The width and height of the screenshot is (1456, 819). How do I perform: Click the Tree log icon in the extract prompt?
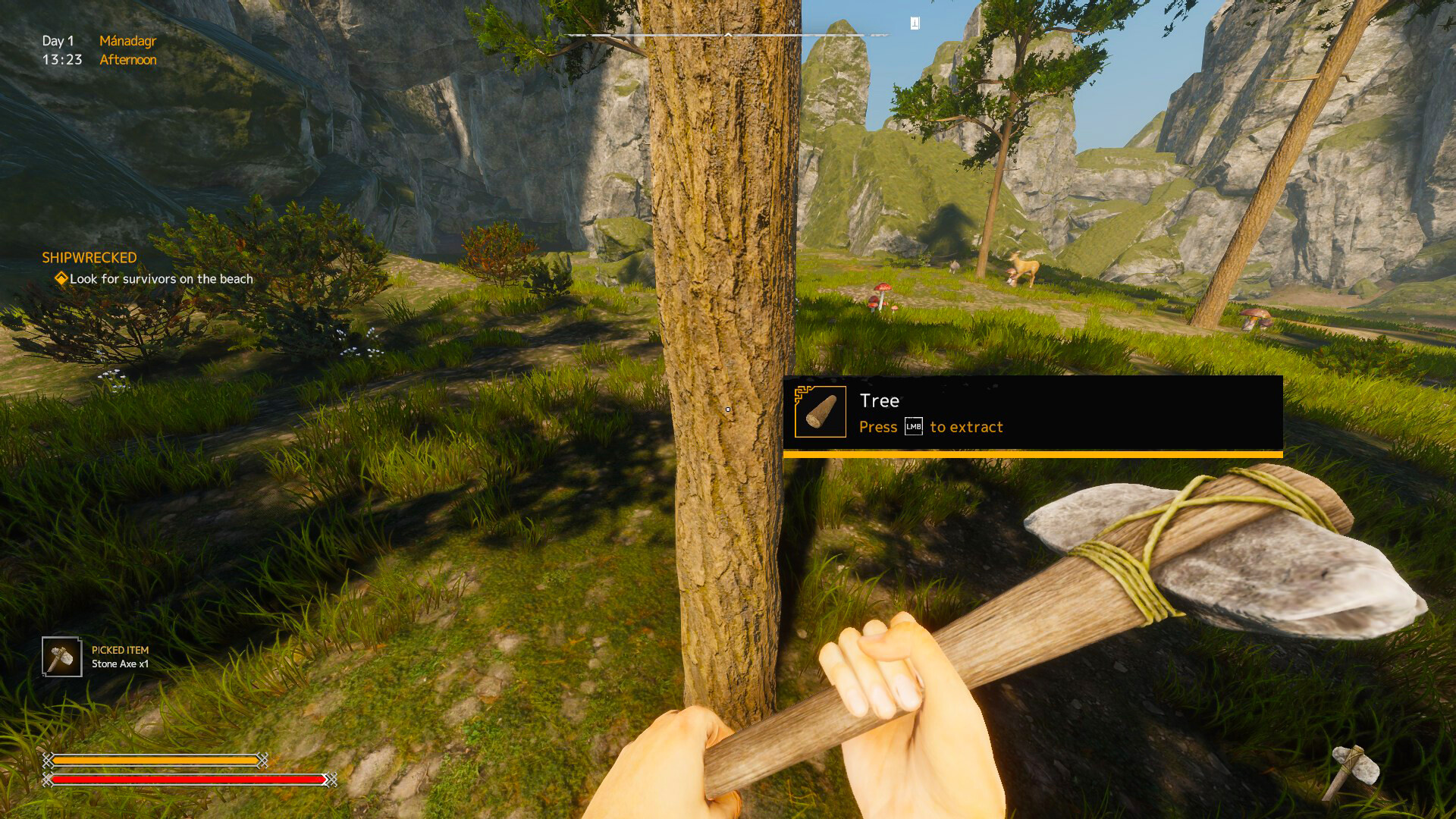click(x=821, y=412)
